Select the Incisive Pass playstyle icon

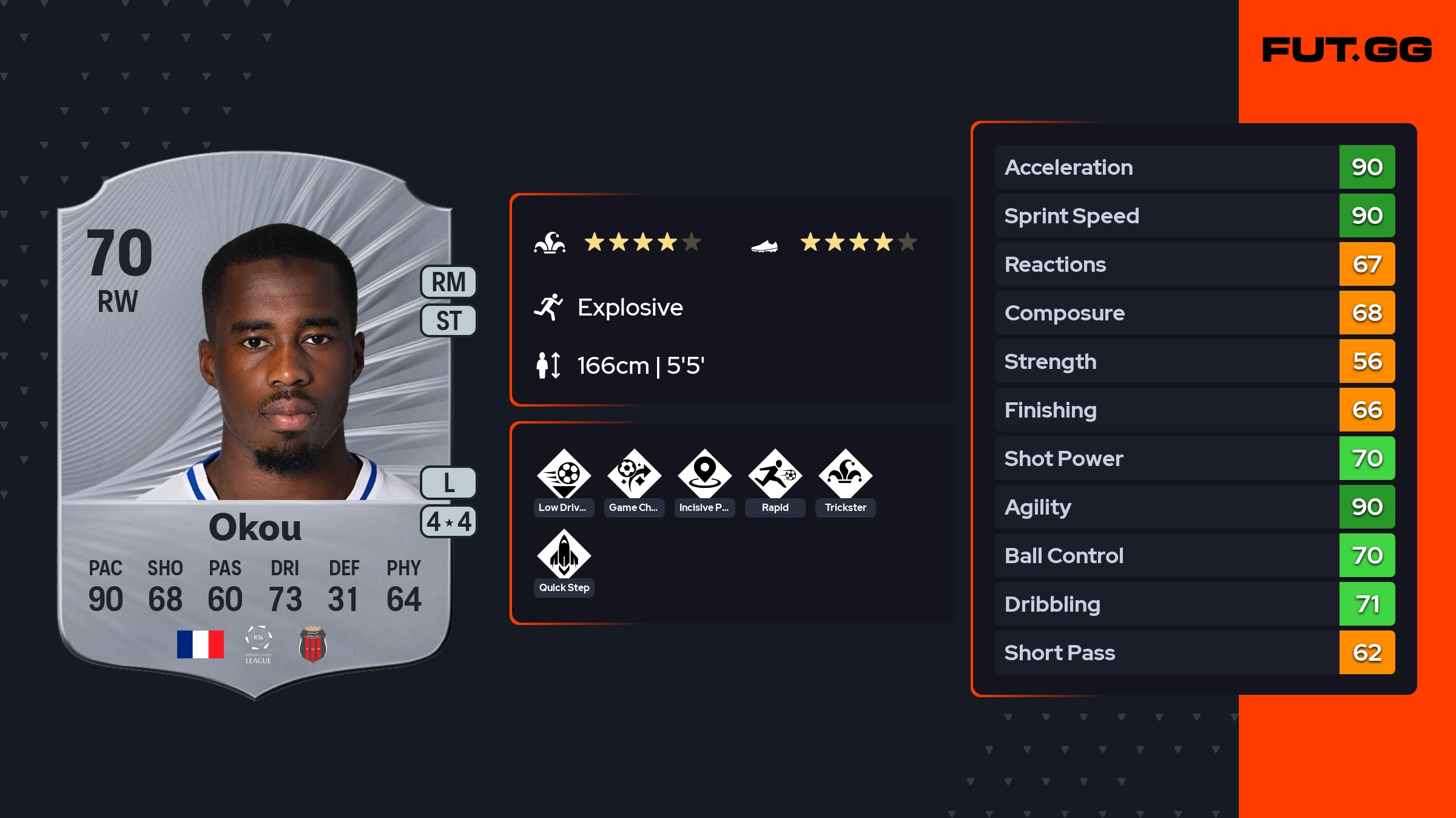point(704,475)
